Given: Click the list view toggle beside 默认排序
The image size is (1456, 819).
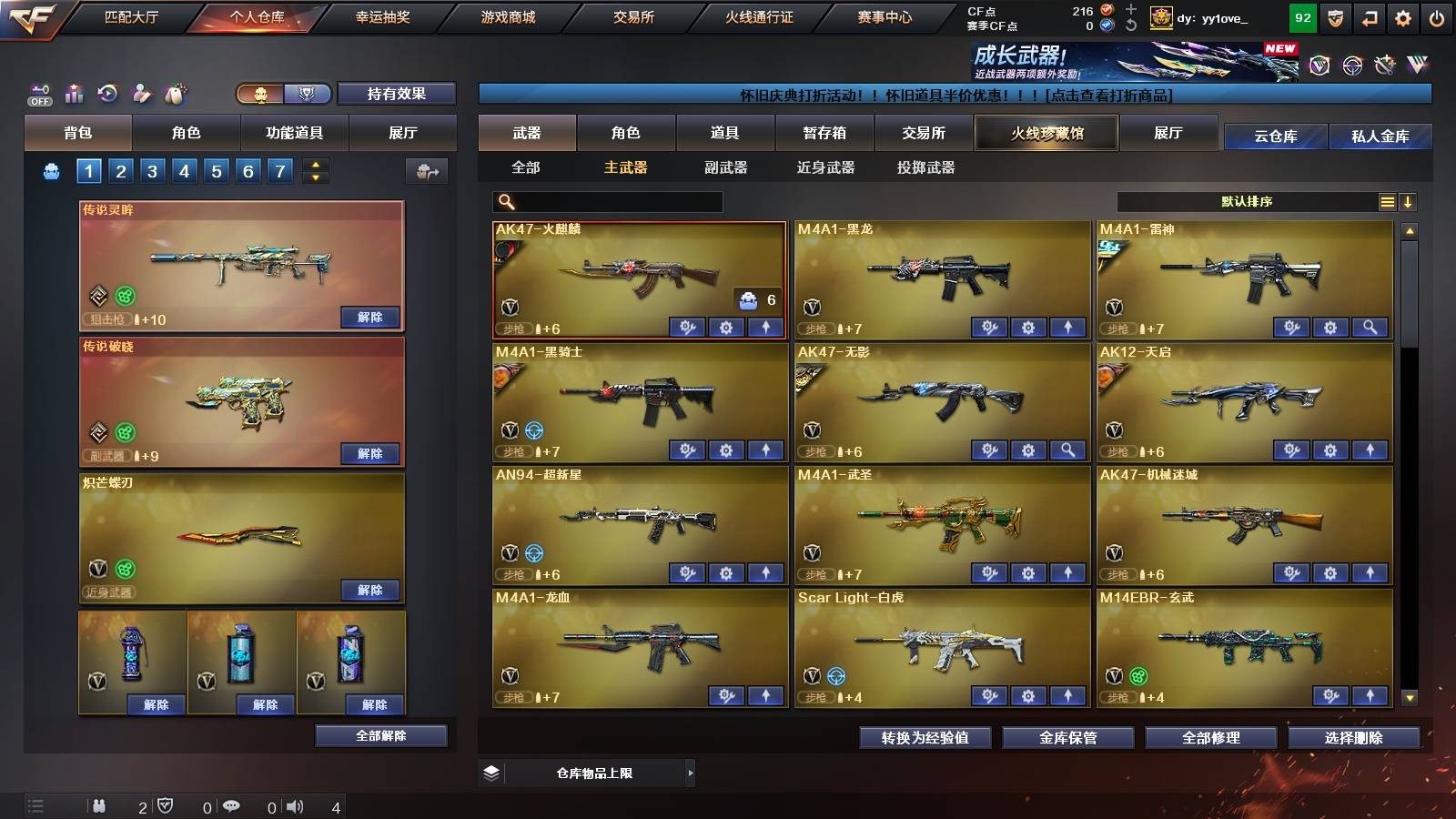Looking at the screenshot, I should (x=1387, y=202).
